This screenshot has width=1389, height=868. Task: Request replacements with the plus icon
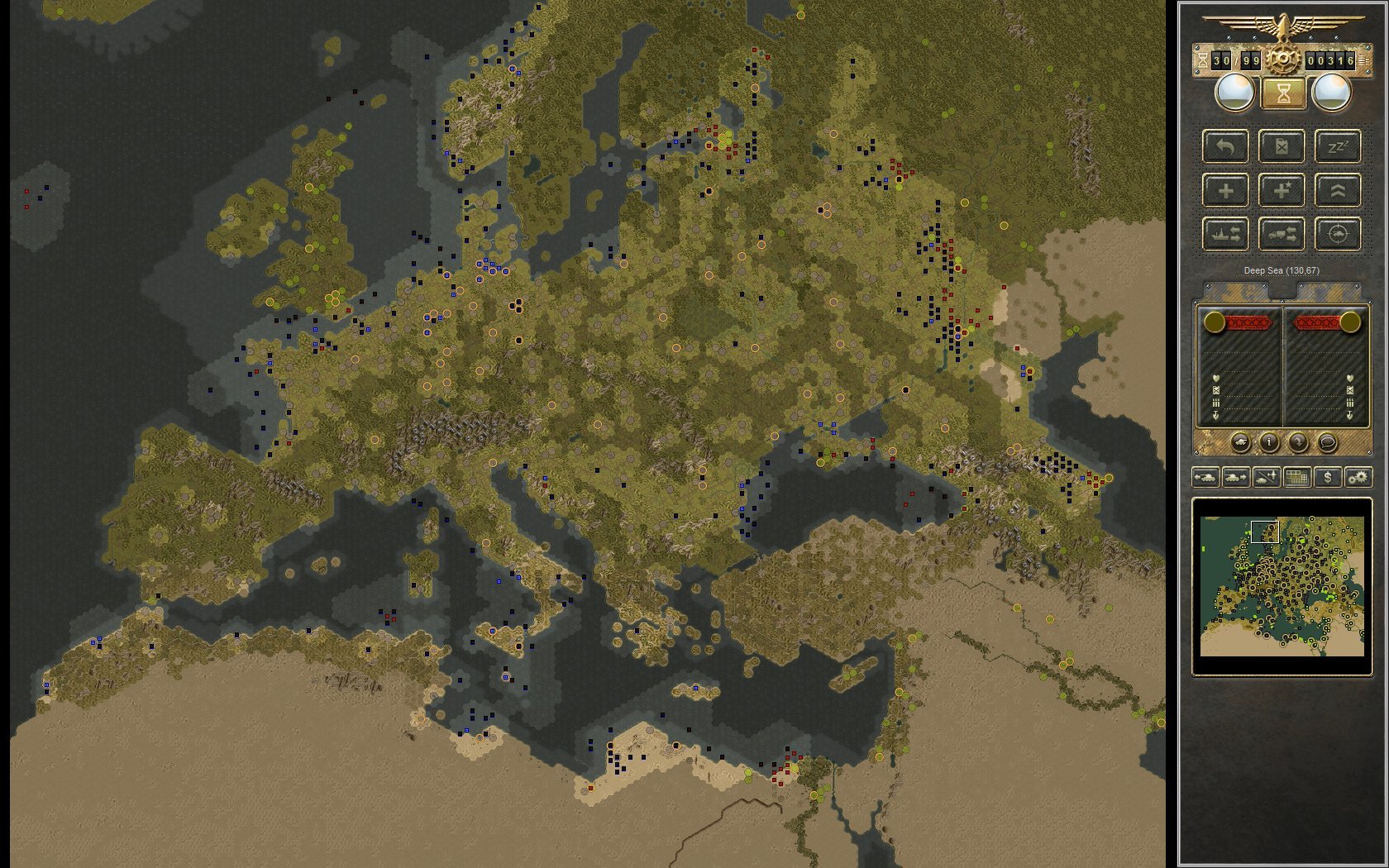[x=1226, y=190]
